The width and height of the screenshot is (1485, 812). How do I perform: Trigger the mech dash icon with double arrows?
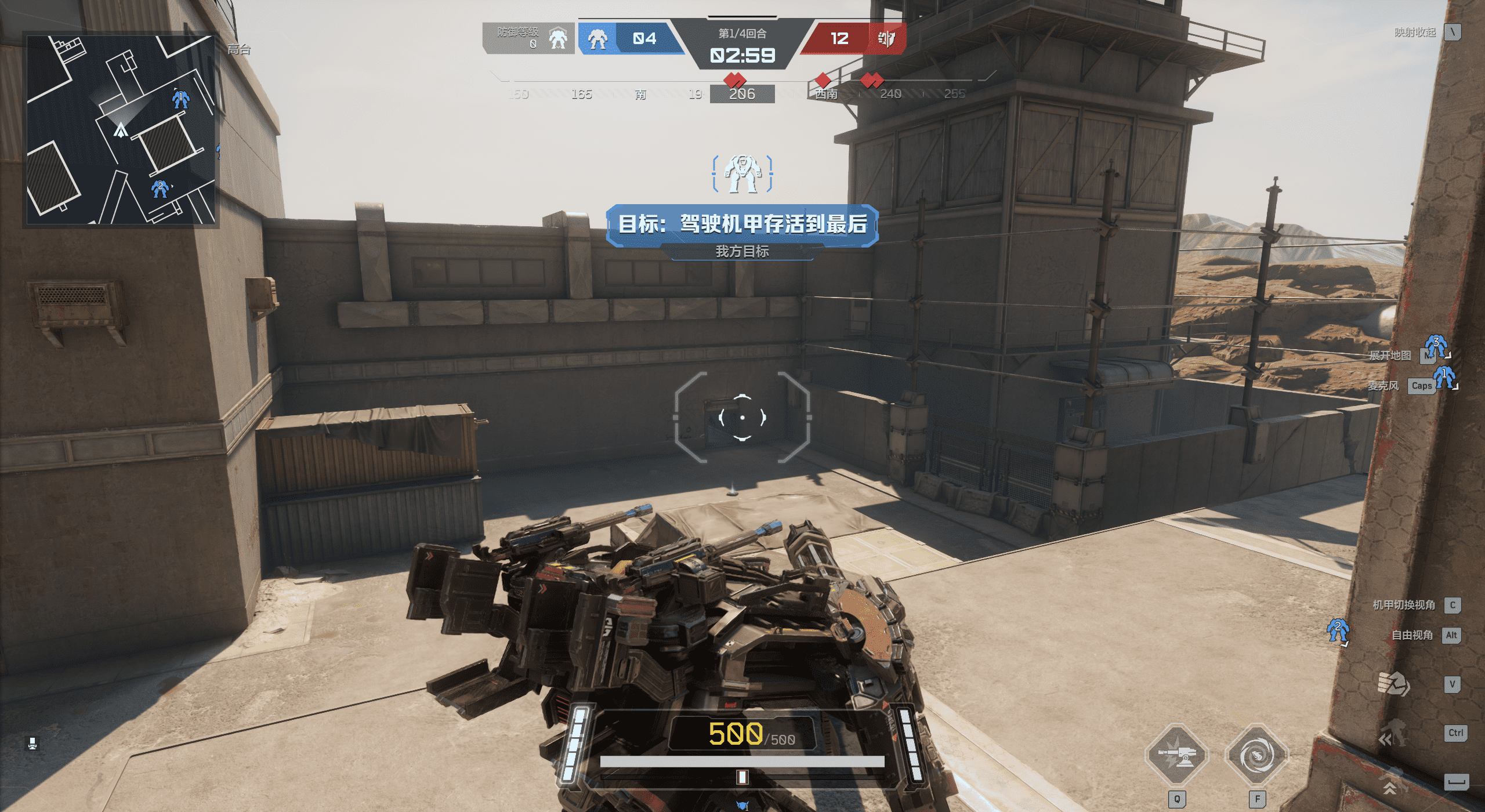[x=1393, y=734]
